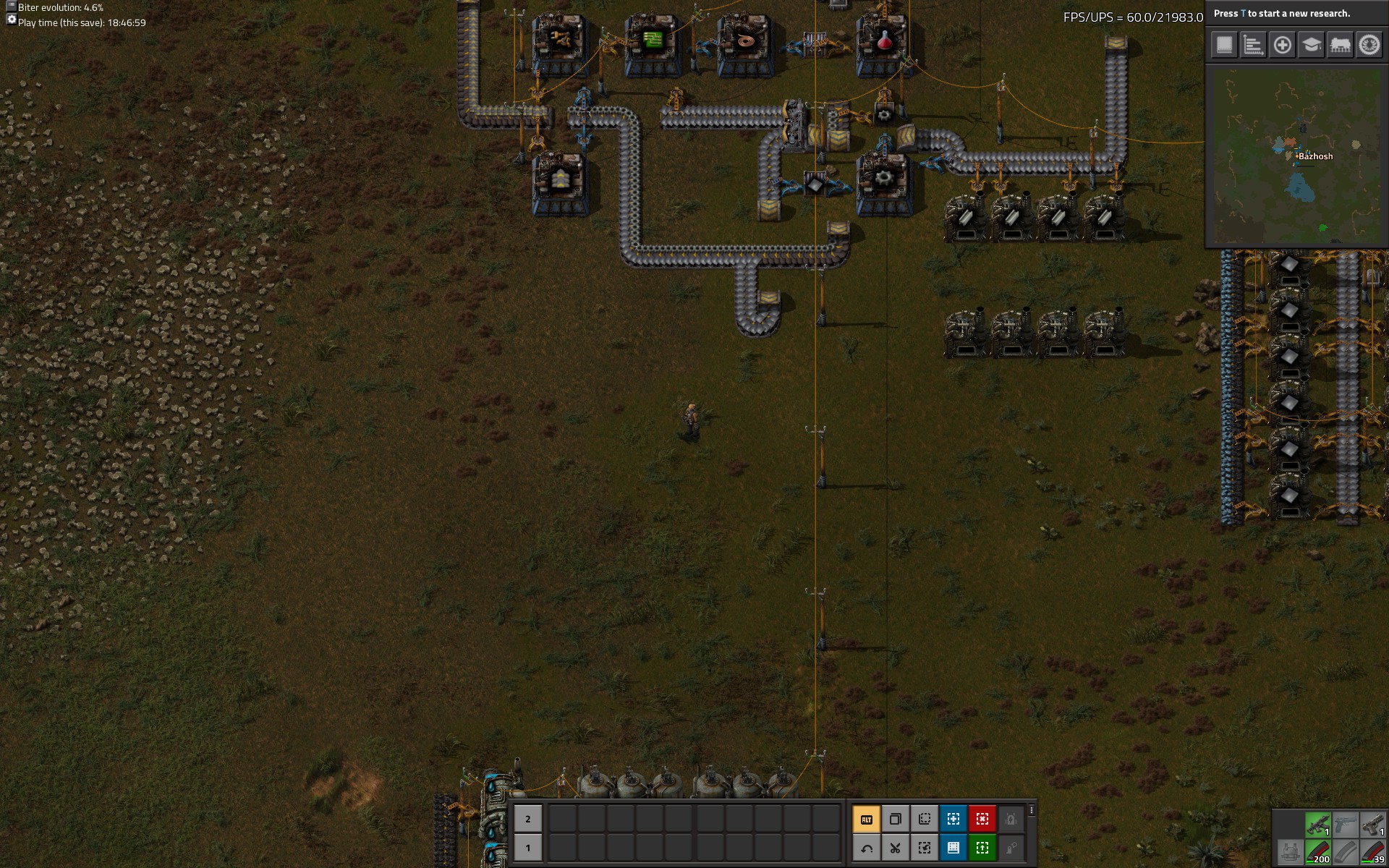
Task: Open the production statistics graph button
Action: point(1253,45)
